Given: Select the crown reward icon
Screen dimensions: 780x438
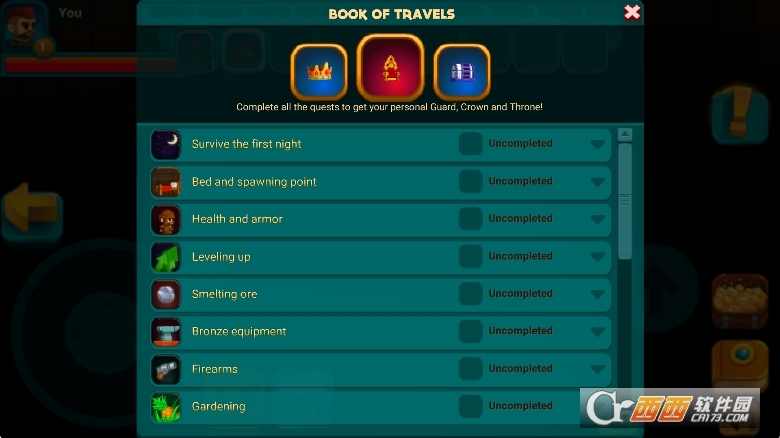Looking at the screenshot, I should [x=319, y=71].
